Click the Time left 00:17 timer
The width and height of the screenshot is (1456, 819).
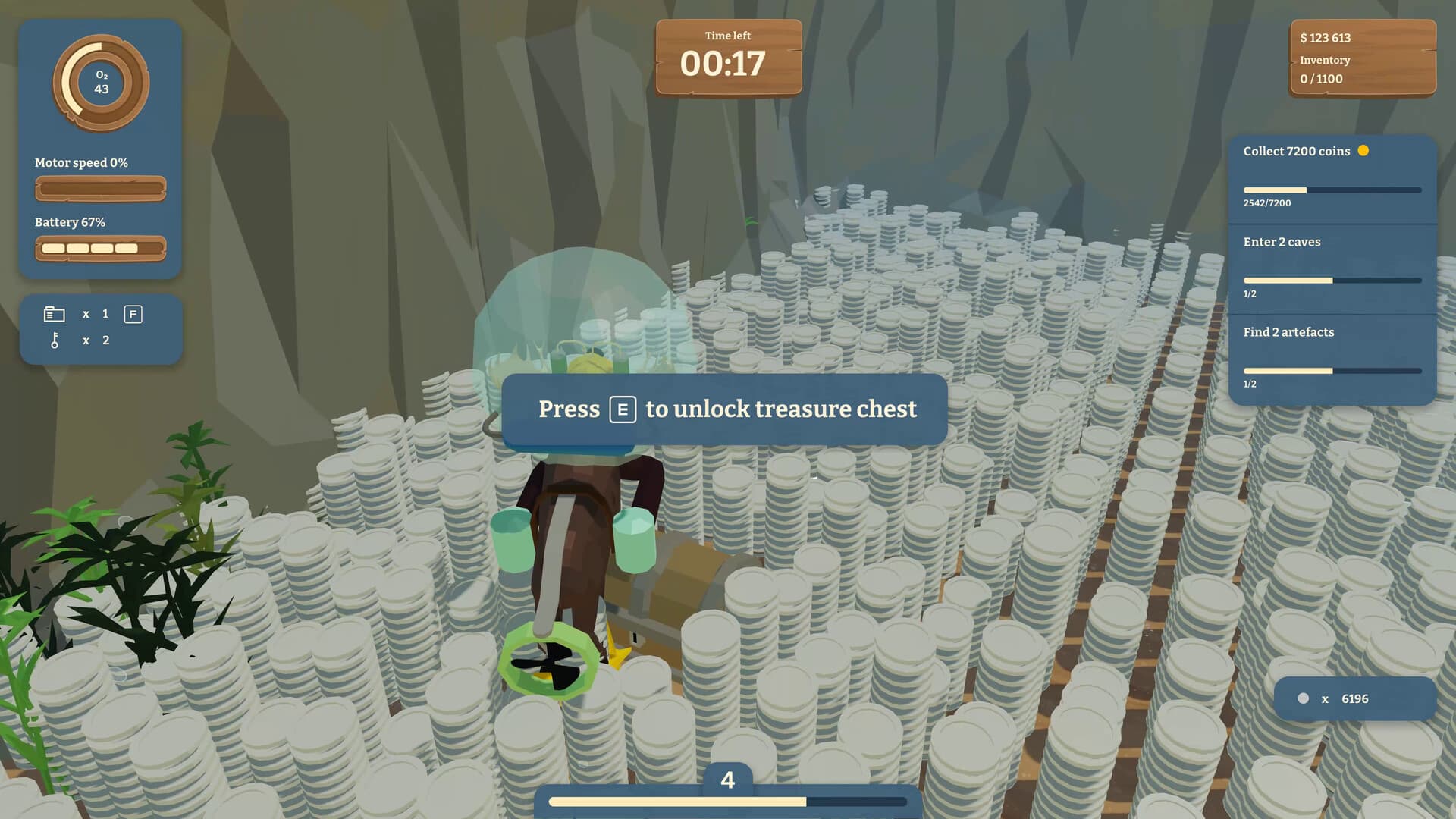click(728, 66)
